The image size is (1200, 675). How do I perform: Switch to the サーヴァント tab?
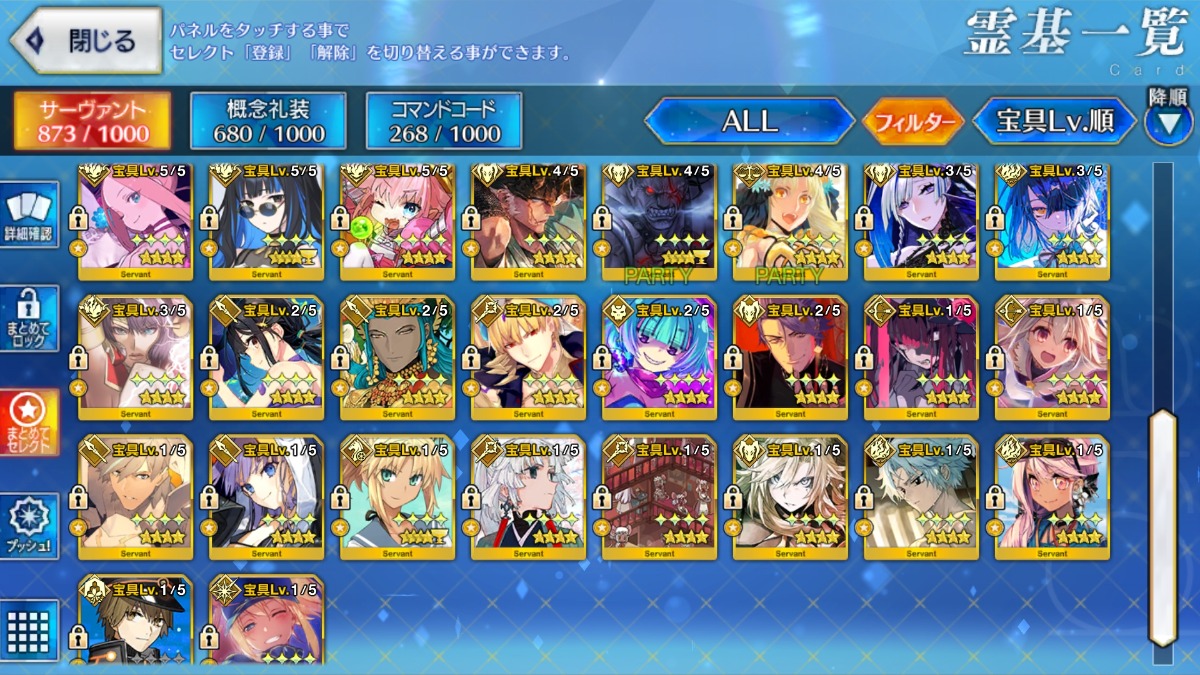click(92, 121)
